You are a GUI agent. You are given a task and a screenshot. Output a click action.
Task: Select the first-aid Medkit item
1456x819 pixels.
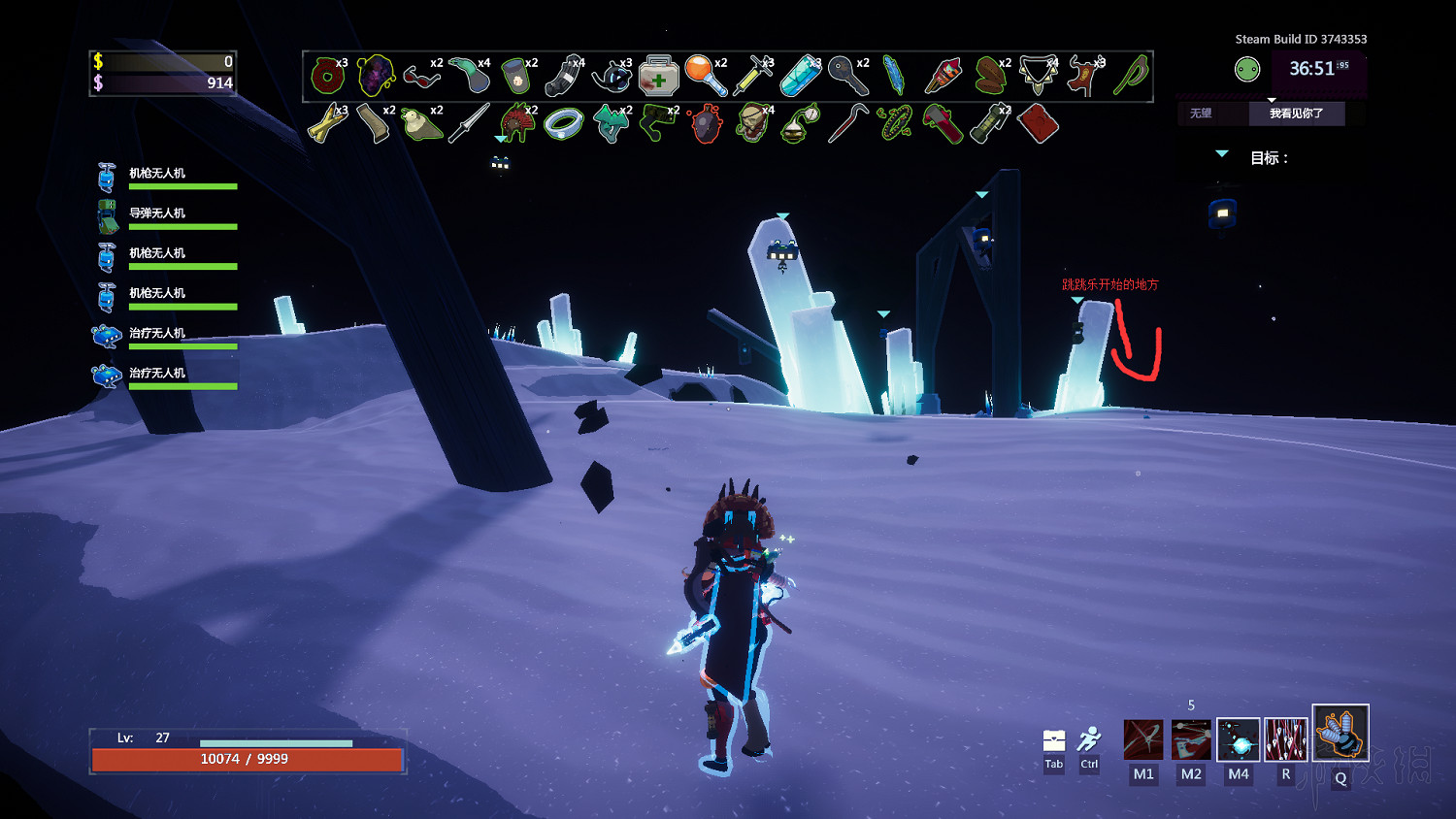click(x=658, y=76)
